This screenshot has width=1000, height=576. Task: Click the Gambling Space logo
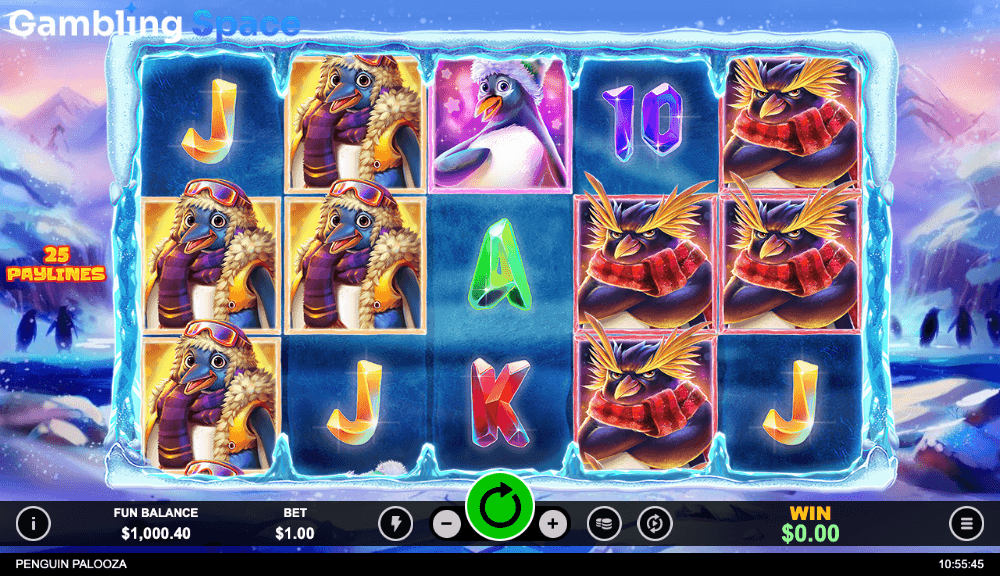pyautogui.click(x=155, y=23)
